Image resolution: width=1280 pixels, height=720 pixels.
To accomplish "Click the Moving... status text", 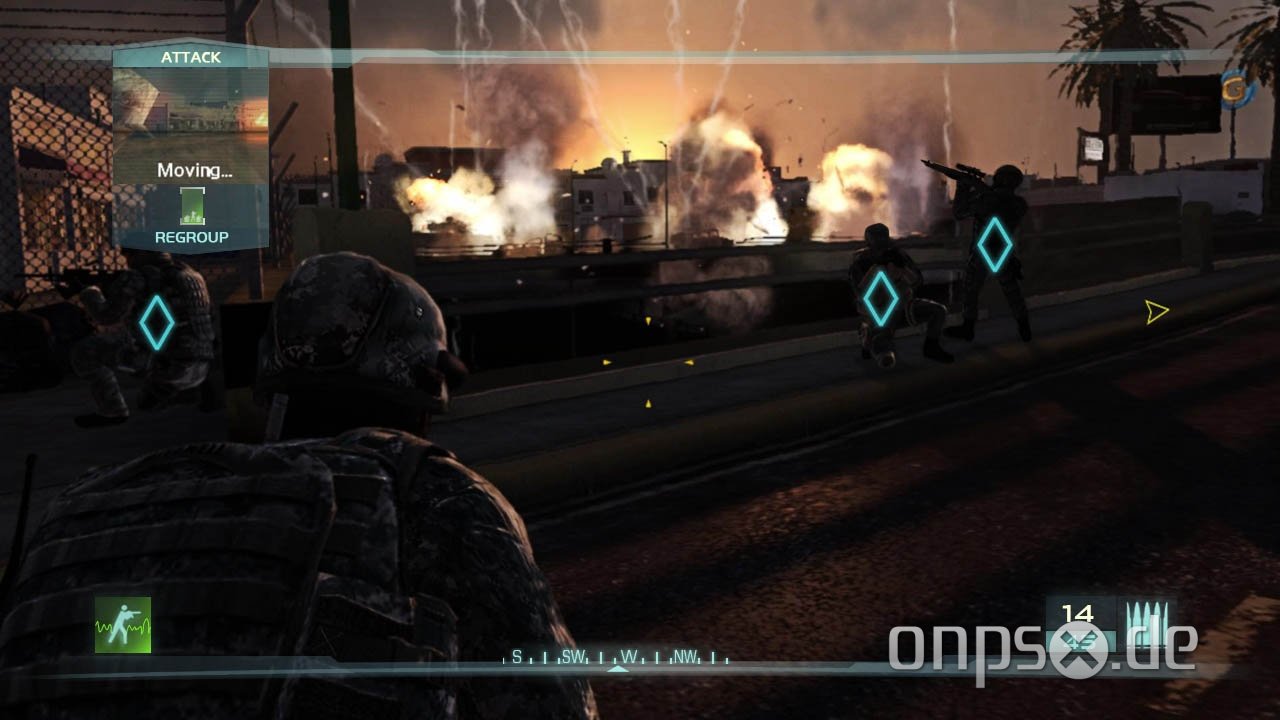I will [x=196, y=171].
